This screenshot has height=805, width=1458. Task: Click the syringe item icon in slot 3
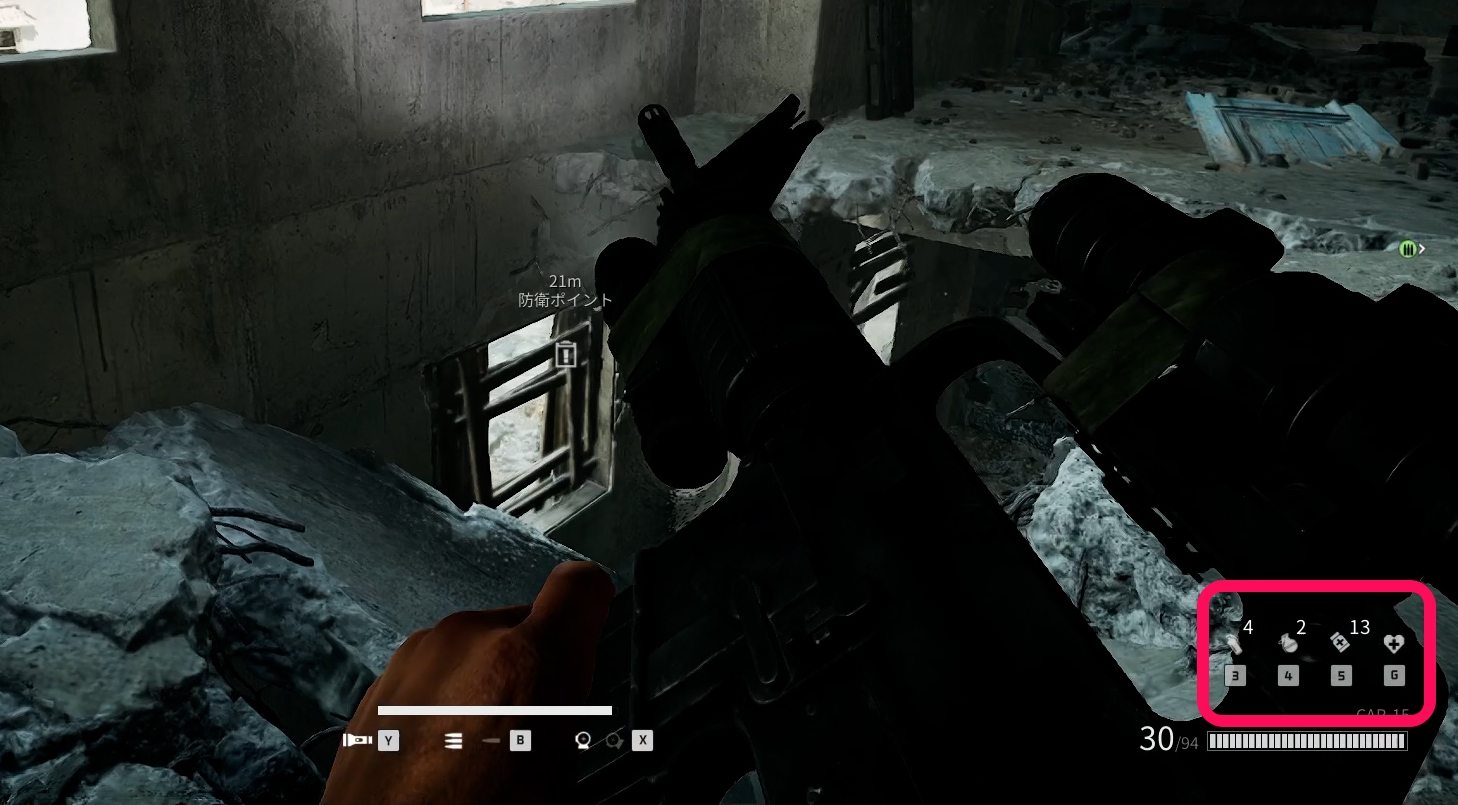[1236, 644]
